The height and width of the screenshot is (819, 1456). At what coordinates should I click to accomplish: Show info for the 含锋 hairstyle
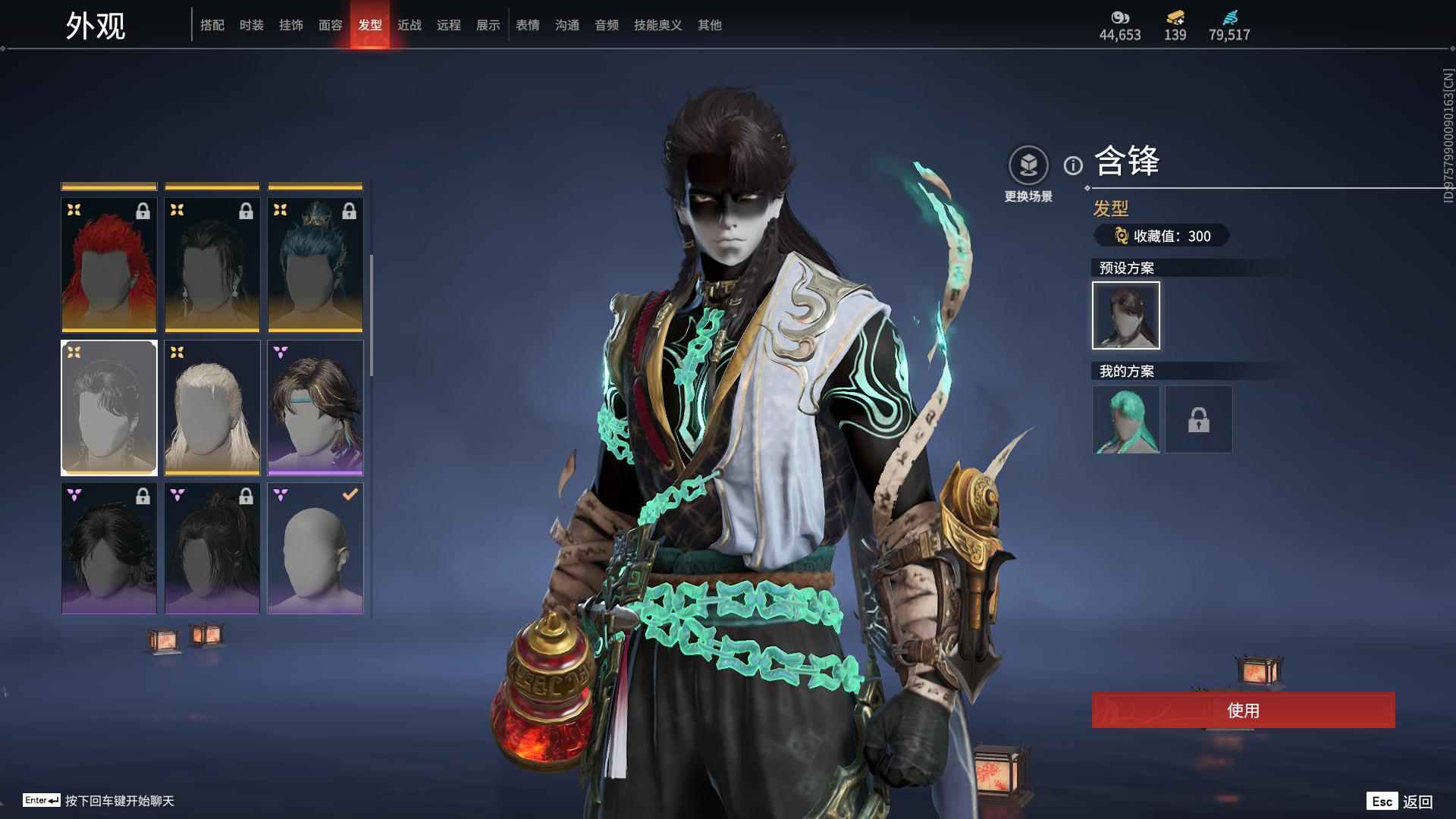click(1073, 165)
